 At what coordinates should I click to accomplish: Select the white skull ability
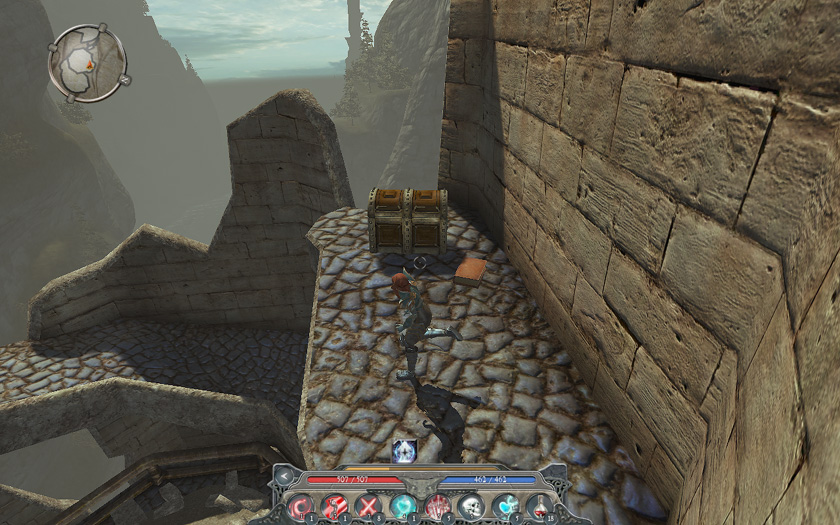click(x=471, y=507)
